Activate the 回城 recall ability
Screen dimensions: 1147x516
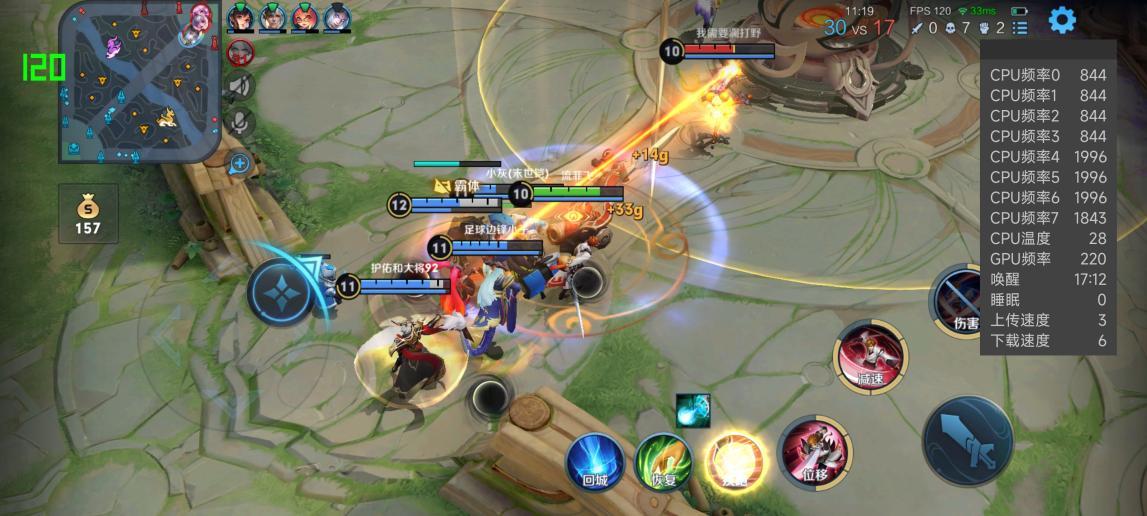coord(595,461)
